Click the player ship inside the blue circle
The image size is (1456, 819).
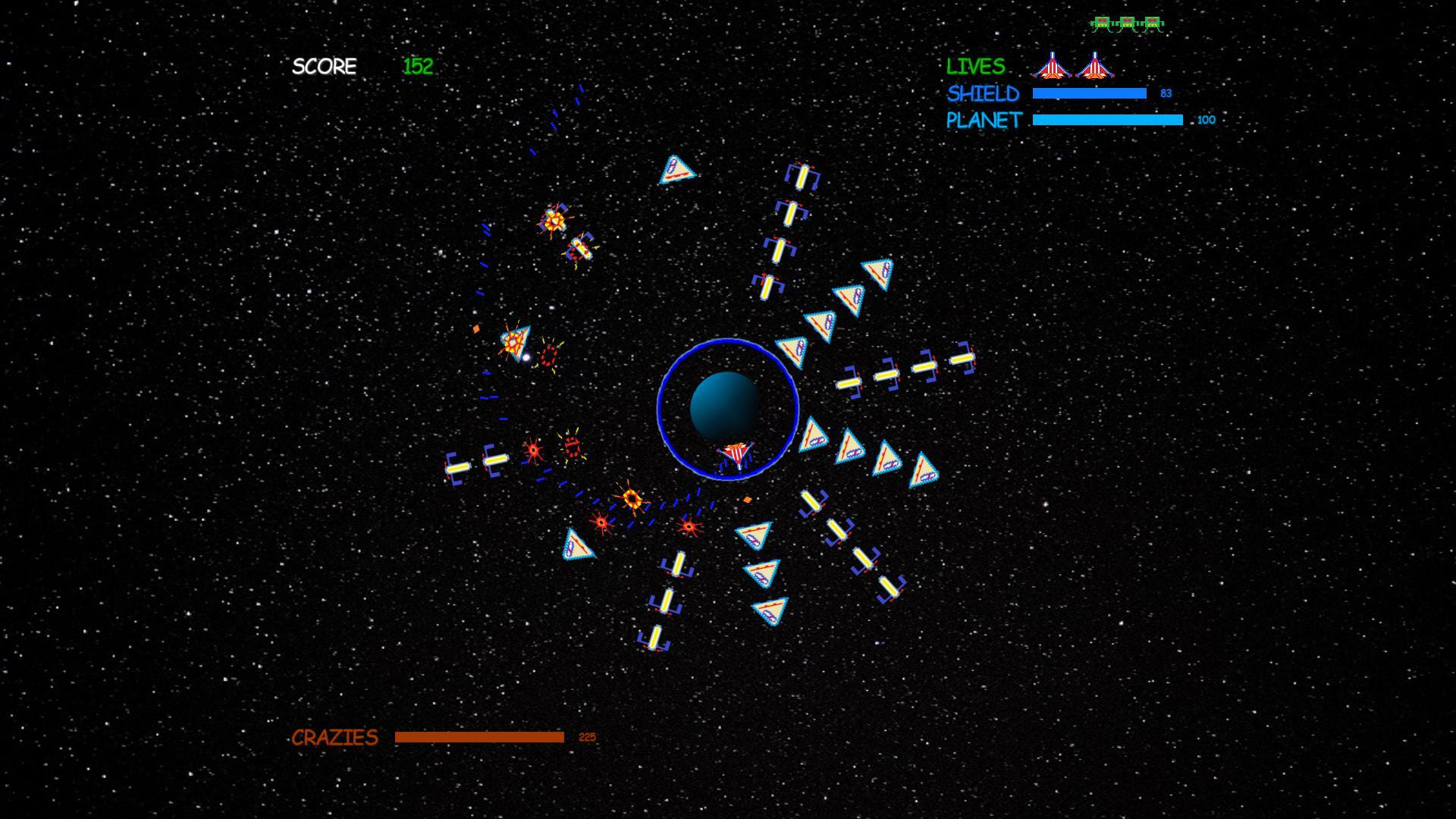click(734, 453)
